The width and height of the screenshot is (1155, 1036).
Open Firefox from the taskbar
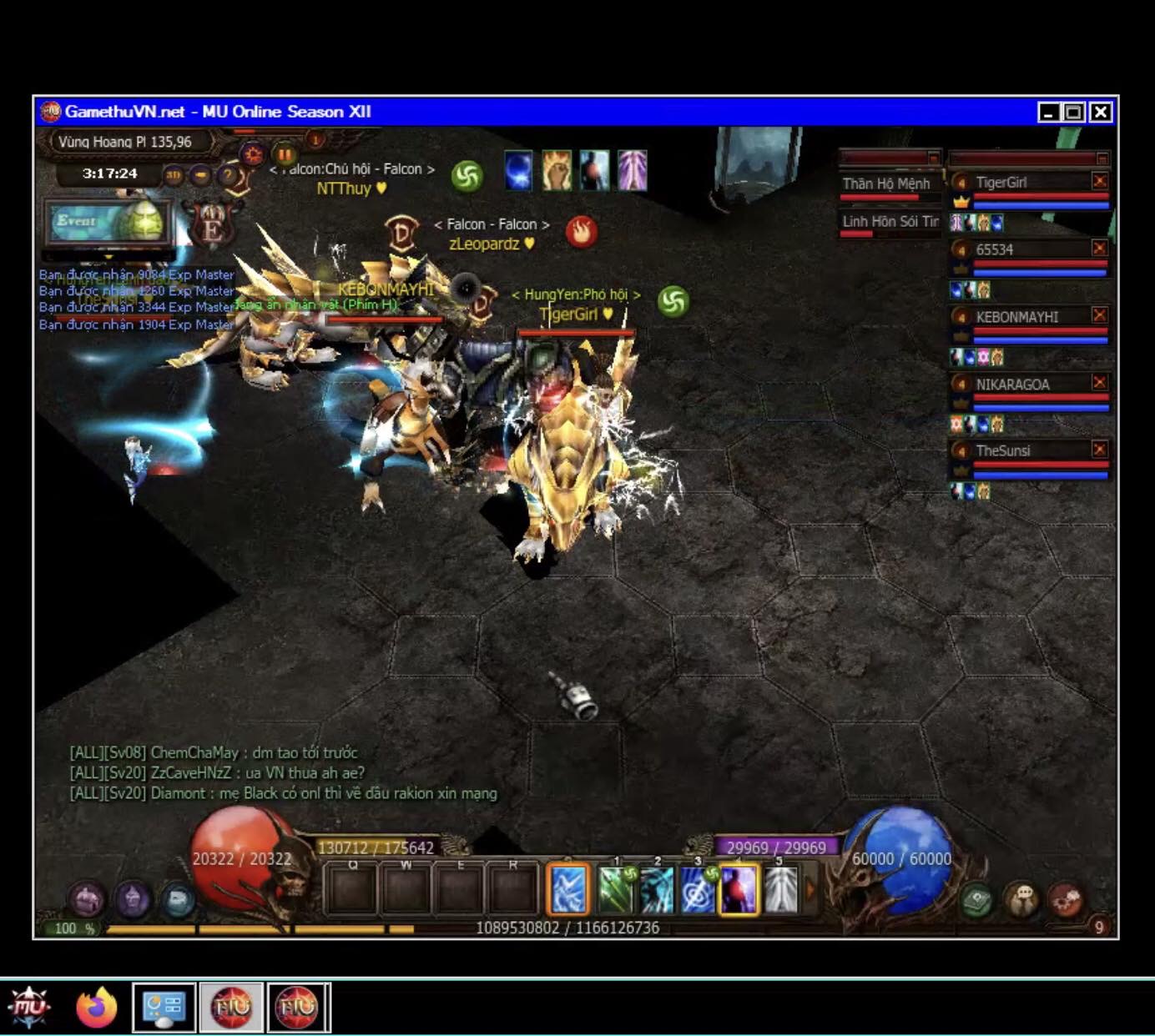click(97, 1008)
